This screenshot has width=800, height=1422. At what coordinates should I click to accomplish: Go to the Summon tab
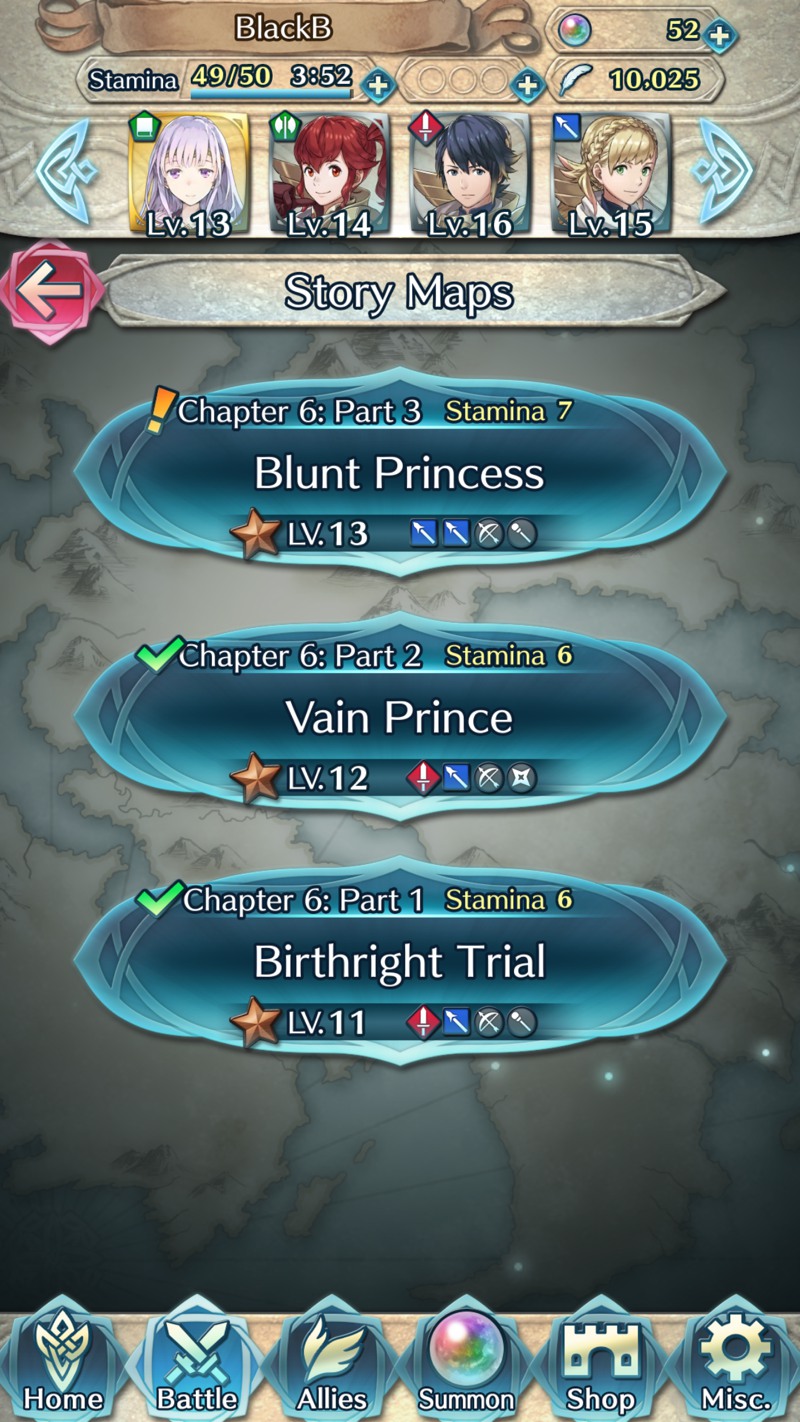click(x=466, y=1366)
